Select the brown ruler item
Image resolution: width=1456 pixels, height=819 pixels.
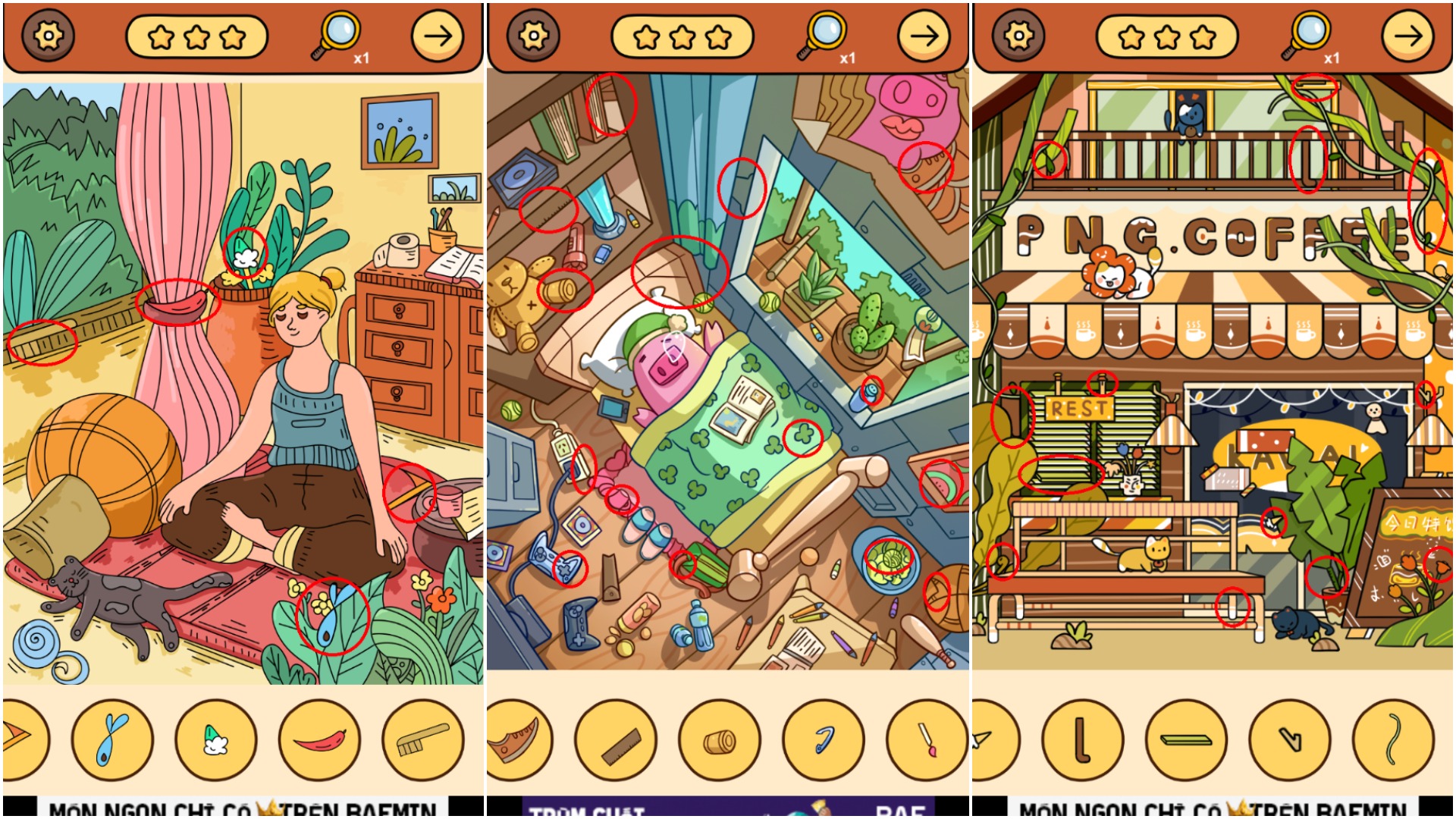[x=615, y=739]
